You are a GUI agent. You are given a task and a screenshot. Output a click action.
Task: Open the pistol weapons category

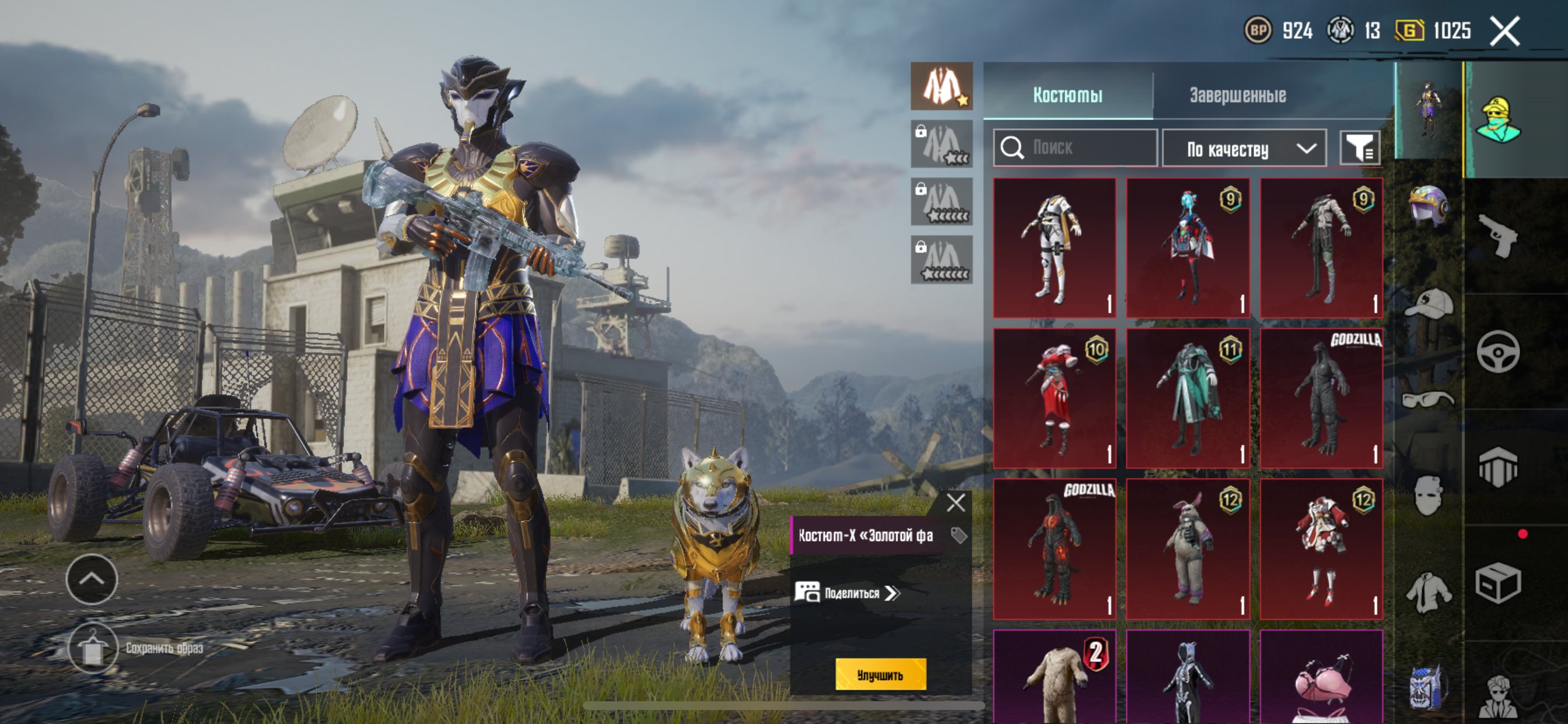pos(1498,236)
